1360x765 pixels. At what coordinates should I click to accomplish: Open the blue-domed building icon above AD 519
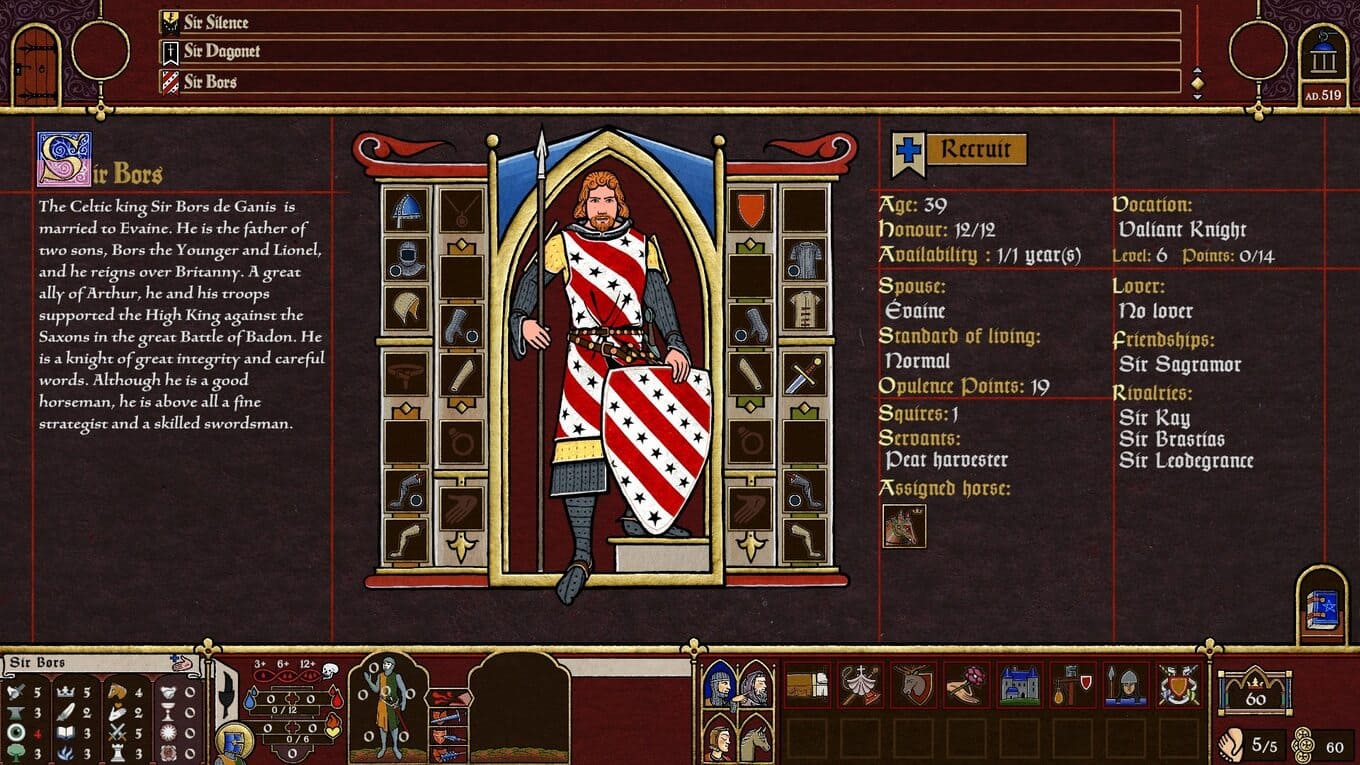1323,59
